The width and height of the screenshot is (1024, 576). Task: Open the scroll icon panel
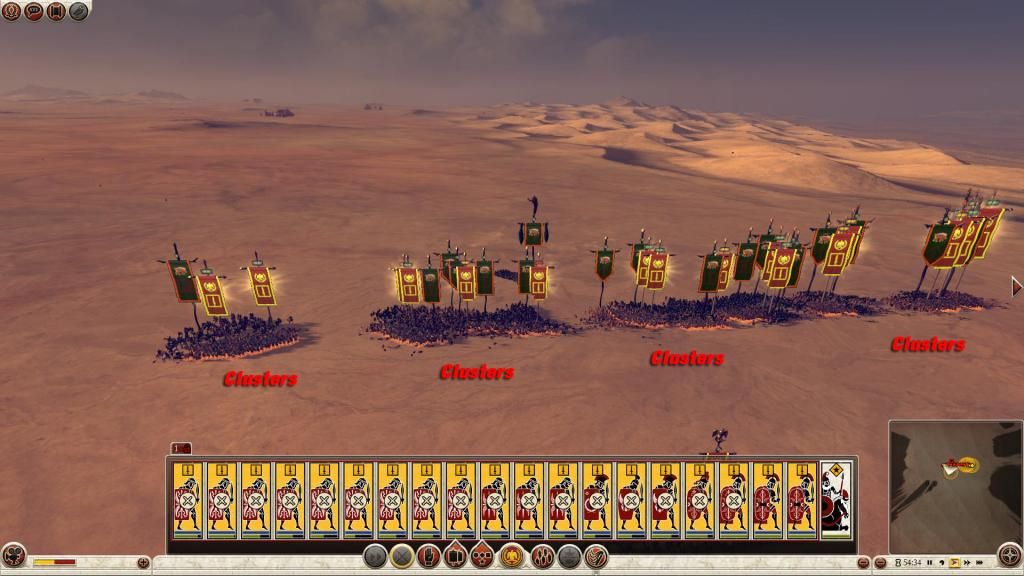pos(56,12)
